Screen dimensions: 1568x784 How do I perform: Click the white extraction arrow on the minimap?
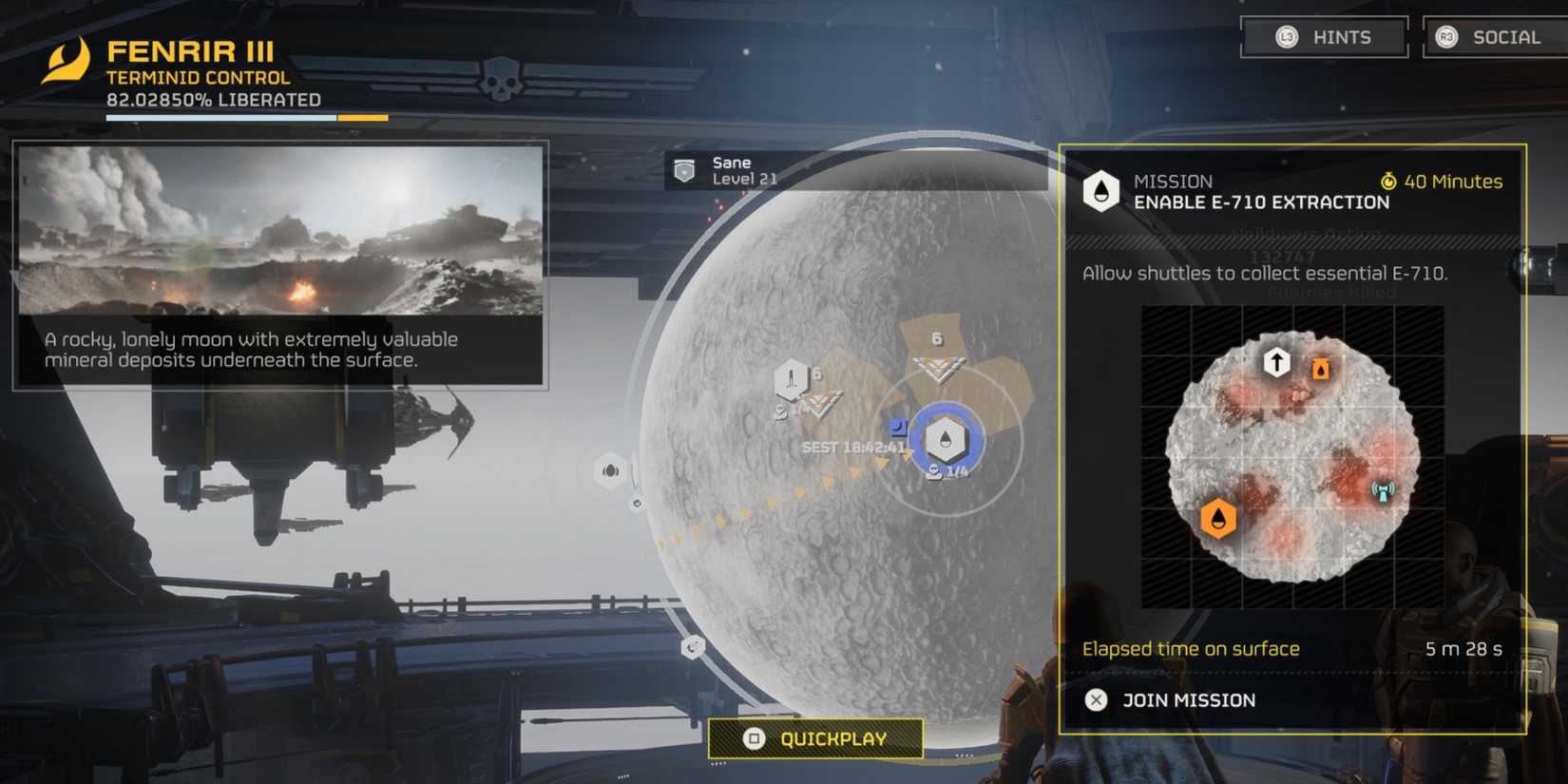[1275, 362]
